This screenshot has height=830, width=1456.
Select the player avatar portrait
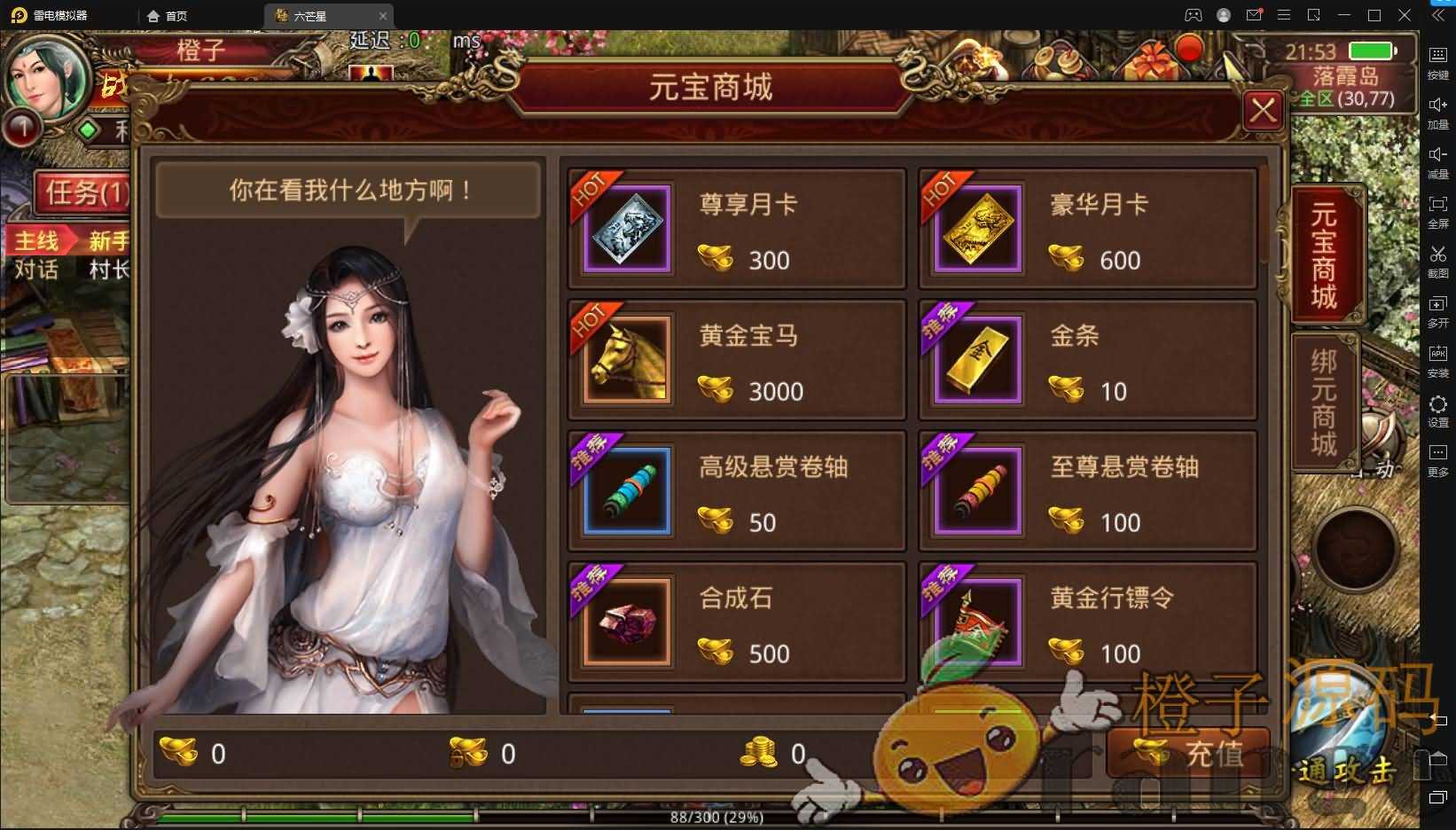tap(49, 80)
